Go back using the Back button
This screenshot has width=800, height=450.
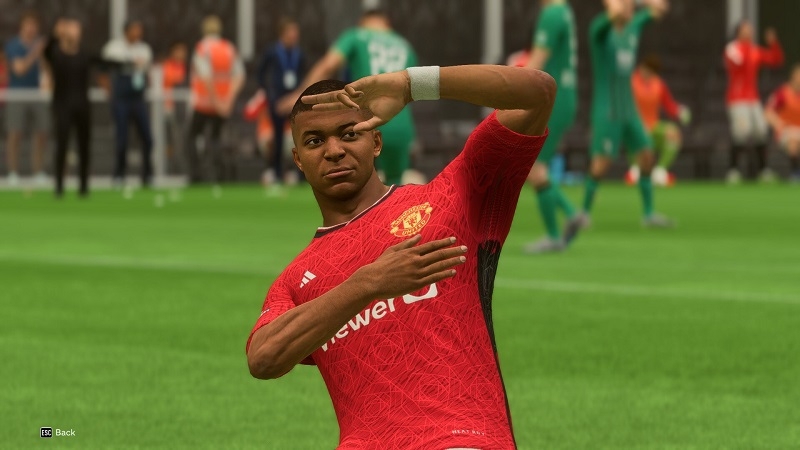click(58, 432)
